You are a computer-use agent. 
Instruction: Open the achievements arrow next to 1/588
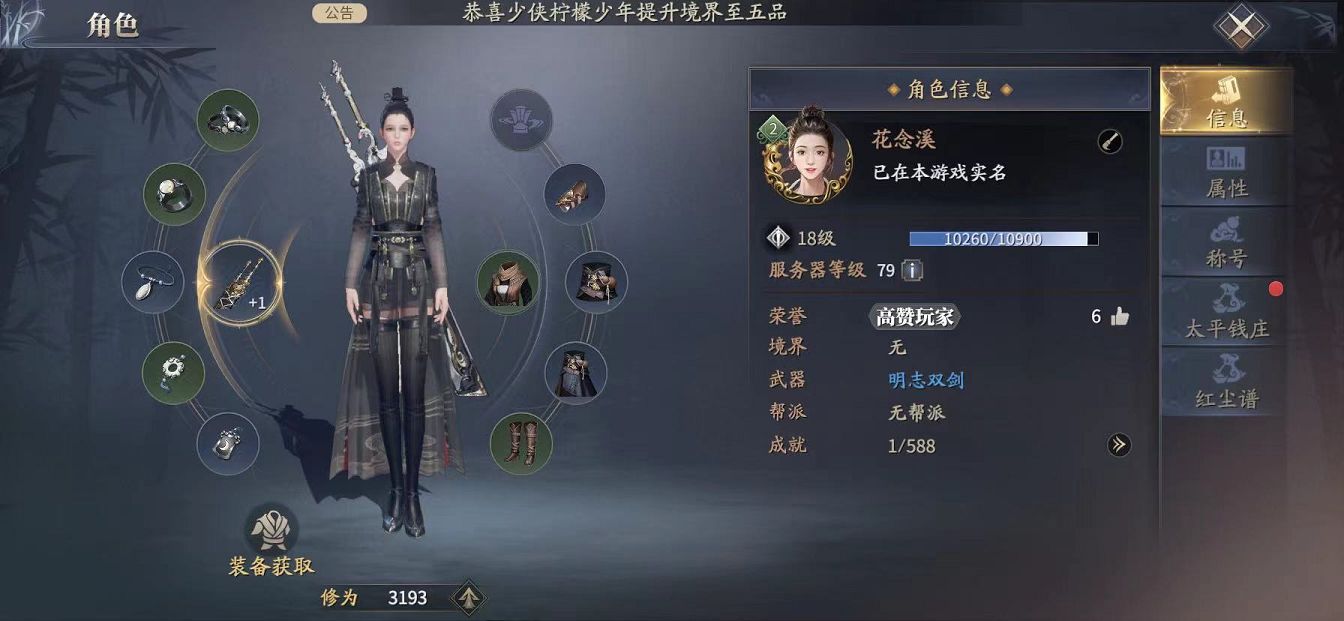click(1118, 445)
